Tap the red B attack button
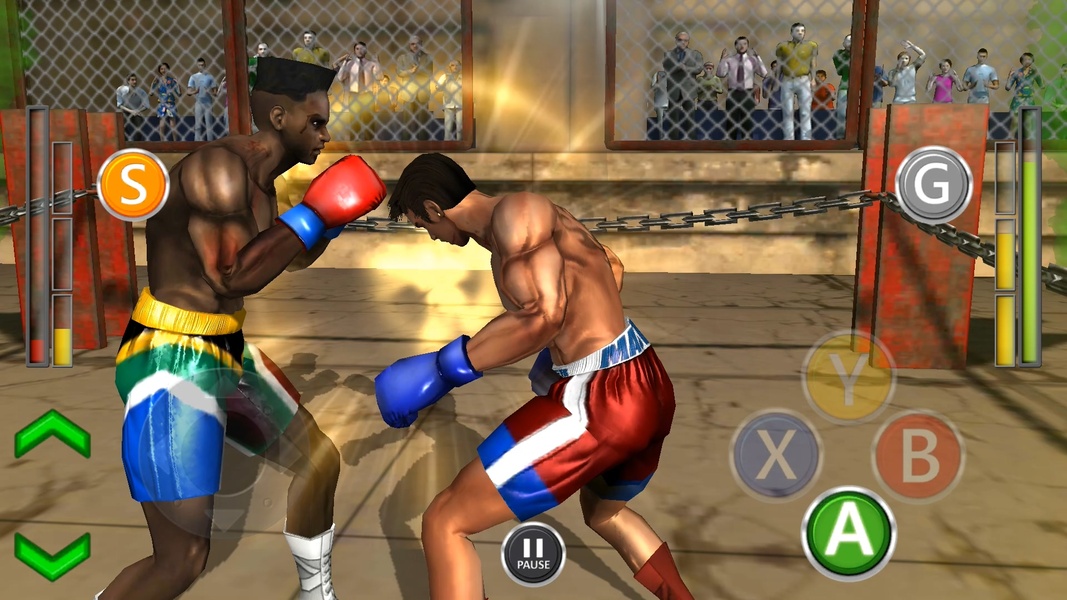This screenshot has width=1067, height=600. click(x=918, y=455)
